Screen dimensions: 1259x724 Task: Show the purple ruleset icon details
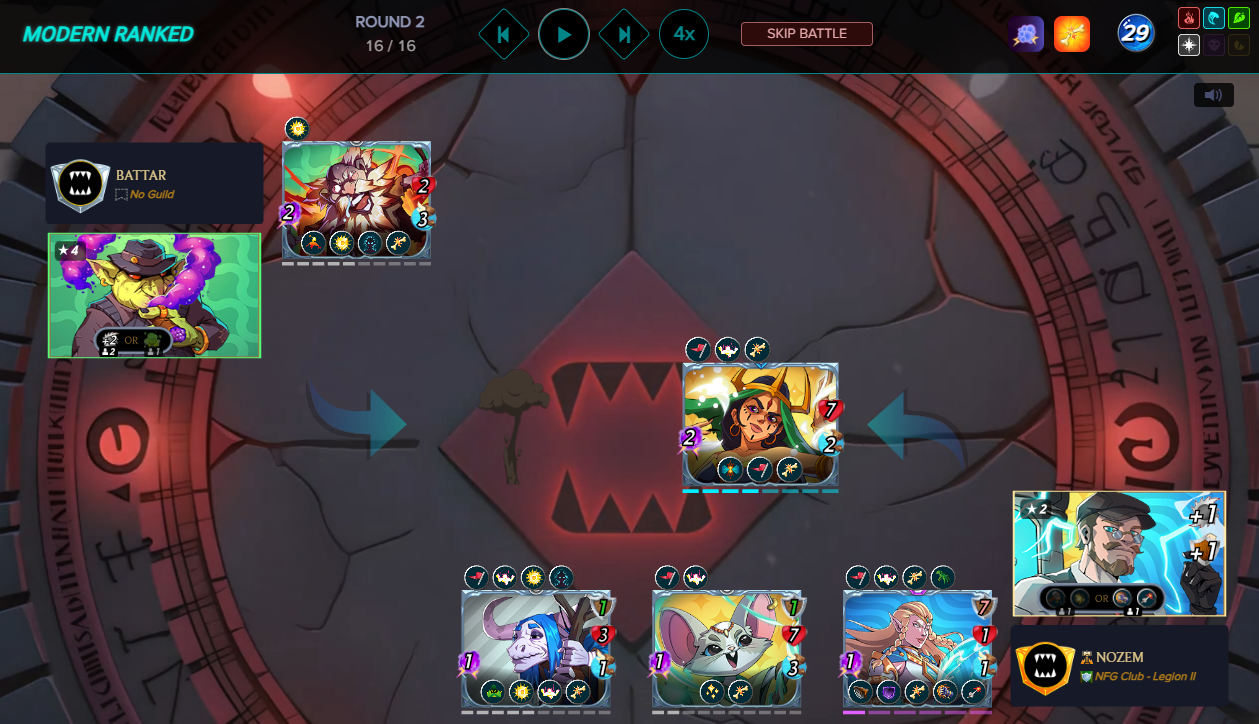click(x=1026, y=34)
